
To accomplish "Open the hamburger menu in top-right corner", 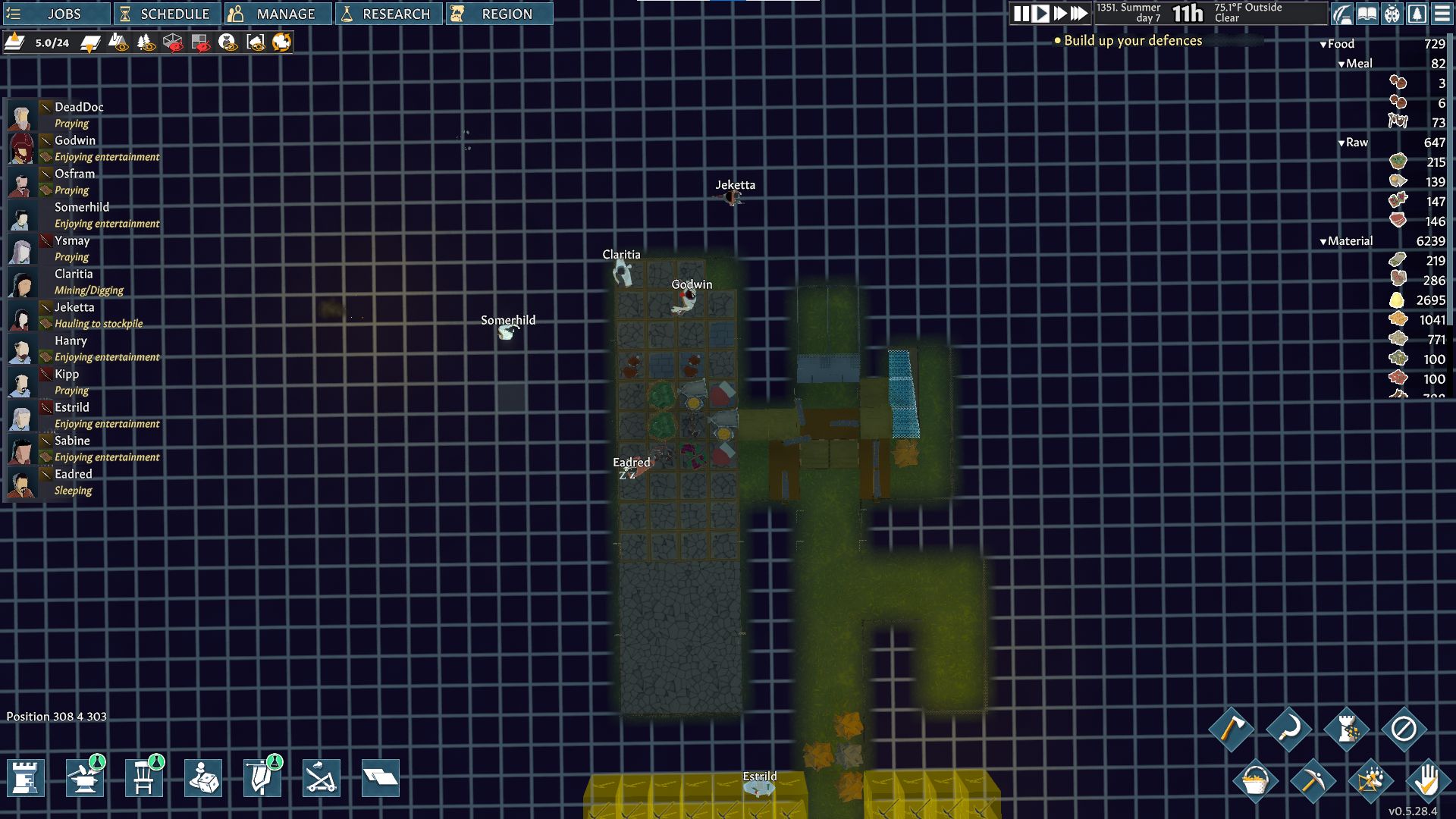I will click(x=1442, y=14).
